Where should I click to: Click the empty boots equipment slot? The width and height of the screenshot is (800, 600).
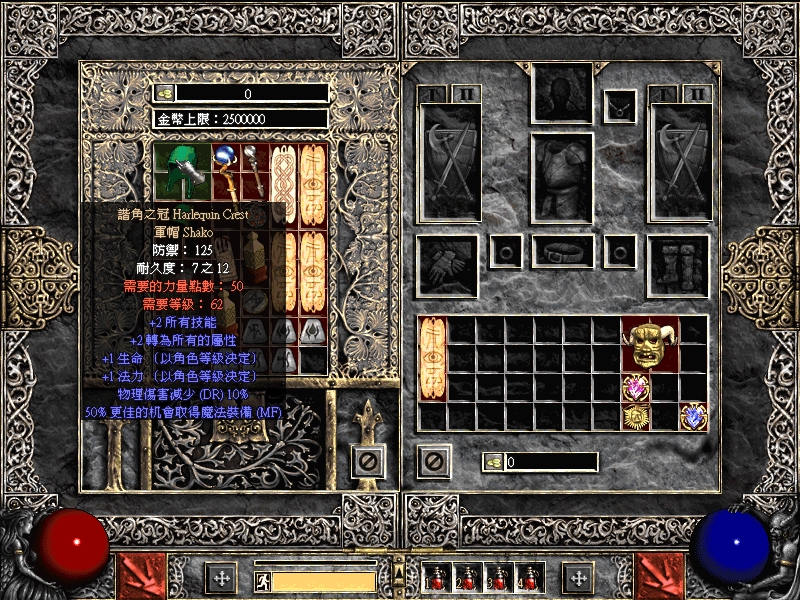tap(678, 264)
